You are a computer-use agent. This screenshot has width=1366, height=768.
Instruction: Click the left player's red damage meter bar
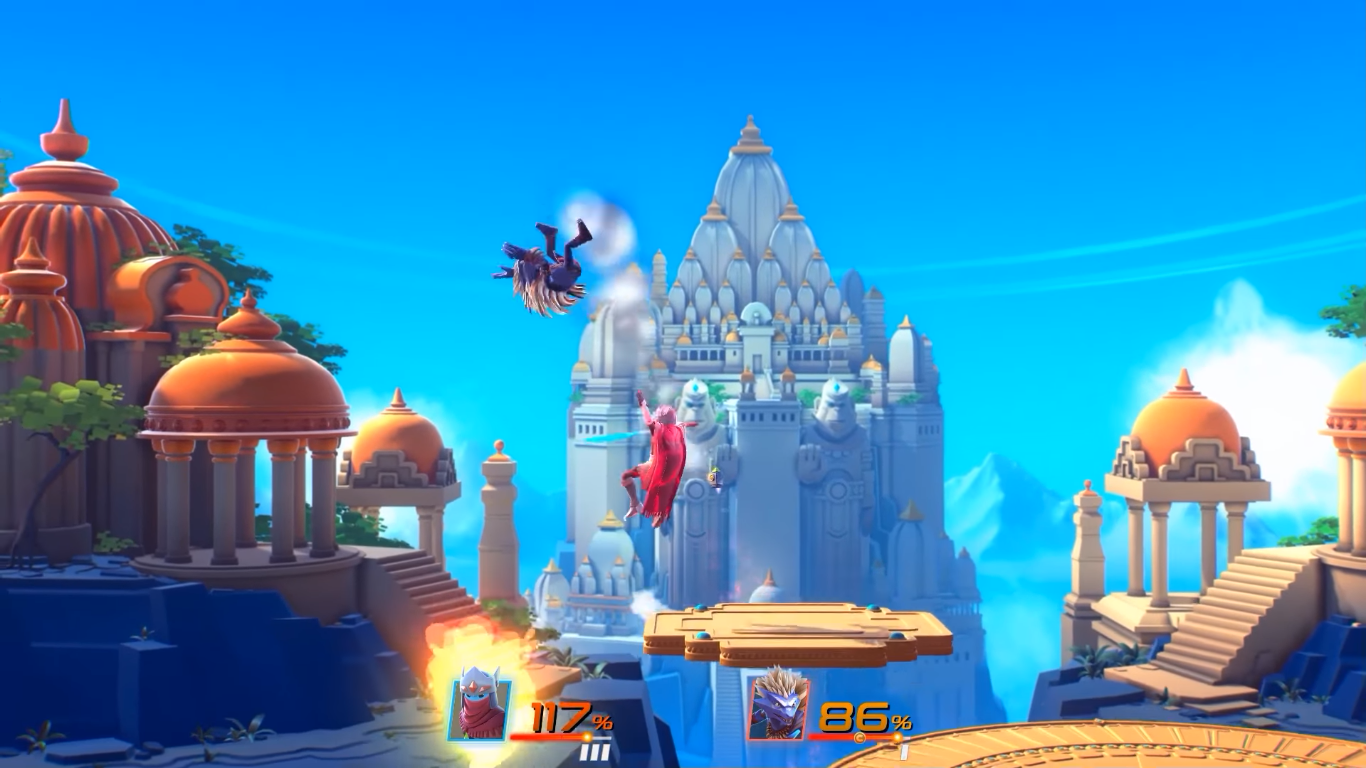click(546, 737)
